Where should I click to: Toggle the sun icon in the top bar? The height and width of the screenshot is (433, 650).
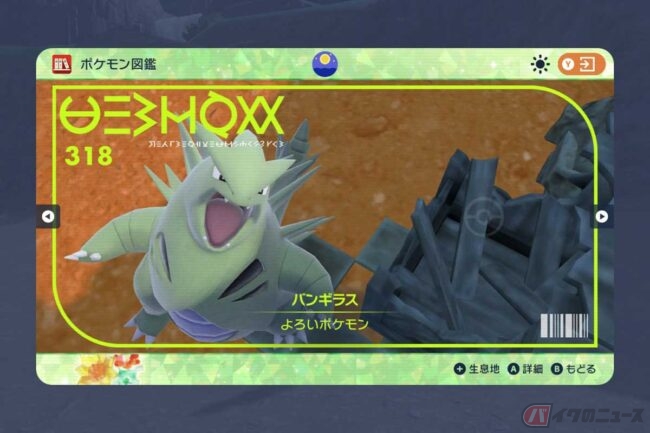click(x=540, y=65)
